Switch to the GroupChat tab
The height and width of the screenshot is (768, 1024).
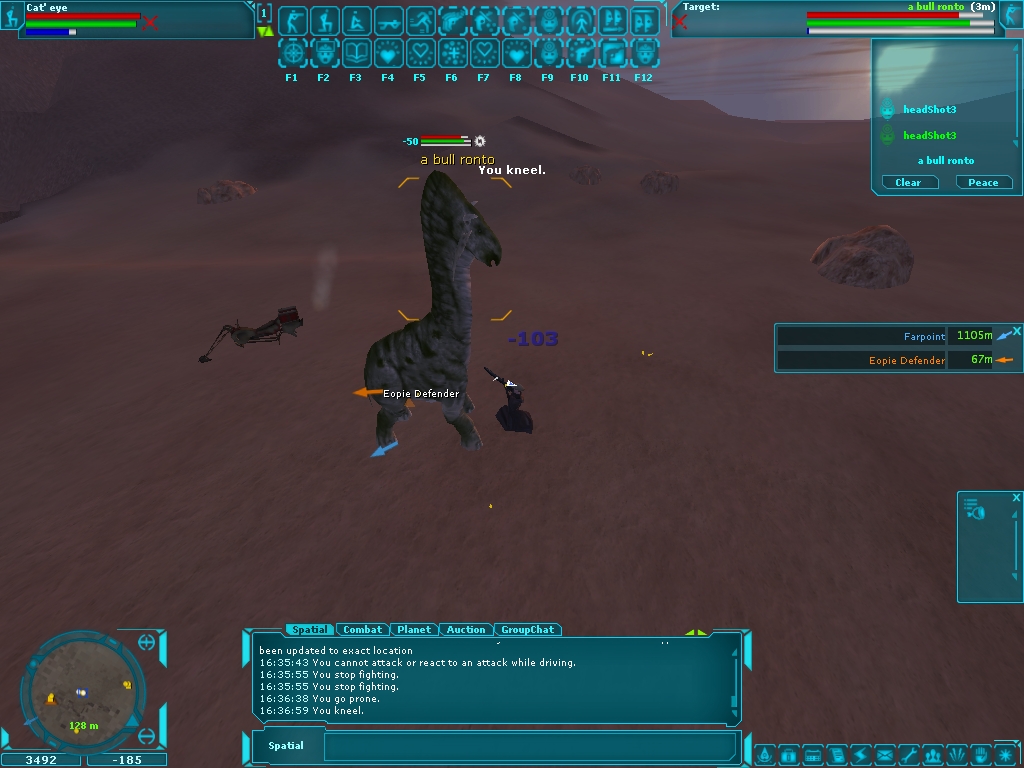(x=527, y=630)
